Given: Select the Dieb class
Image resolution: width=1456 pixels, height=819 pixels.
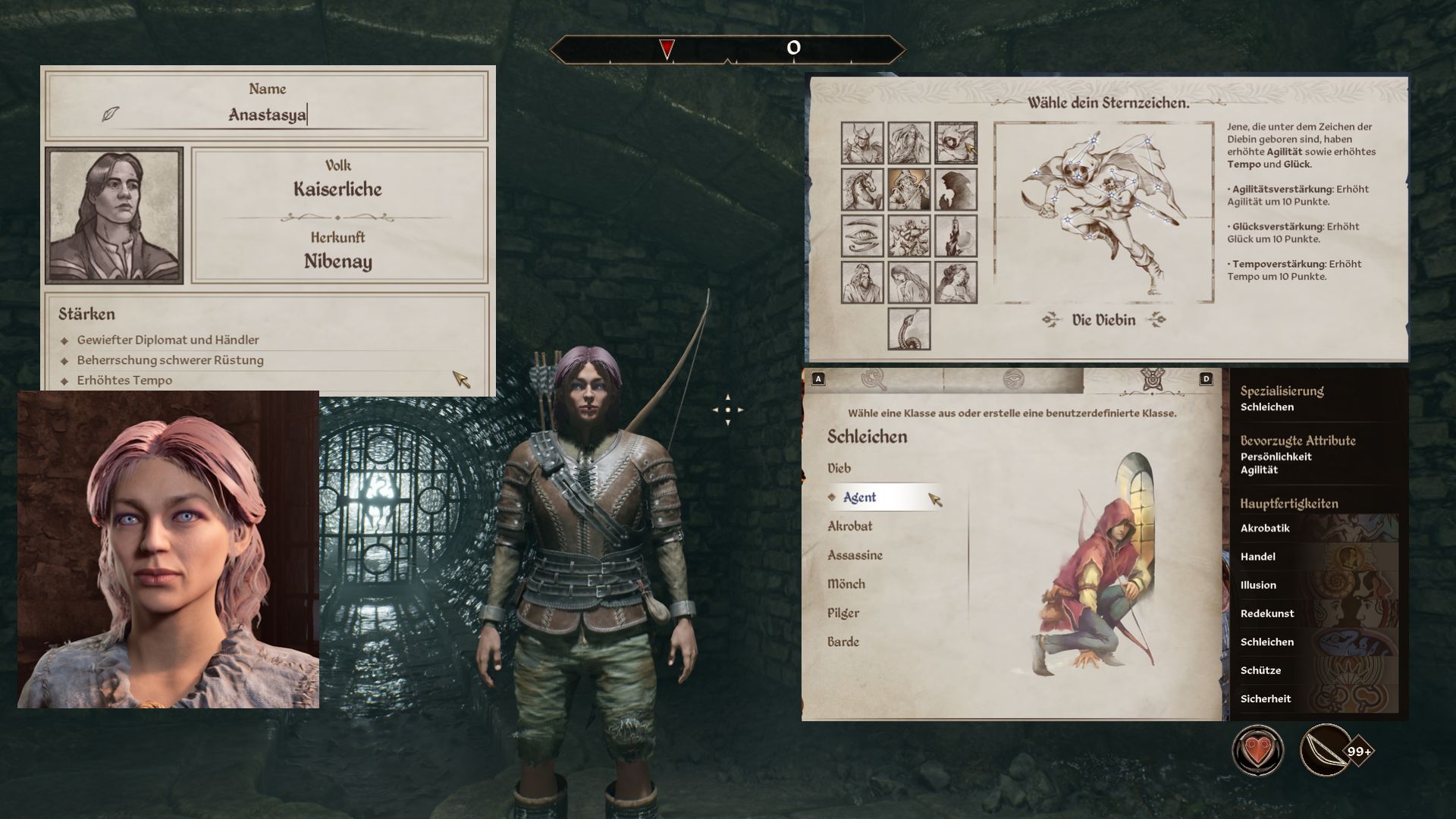Looking at the screenshot, I should coord(839,469).
